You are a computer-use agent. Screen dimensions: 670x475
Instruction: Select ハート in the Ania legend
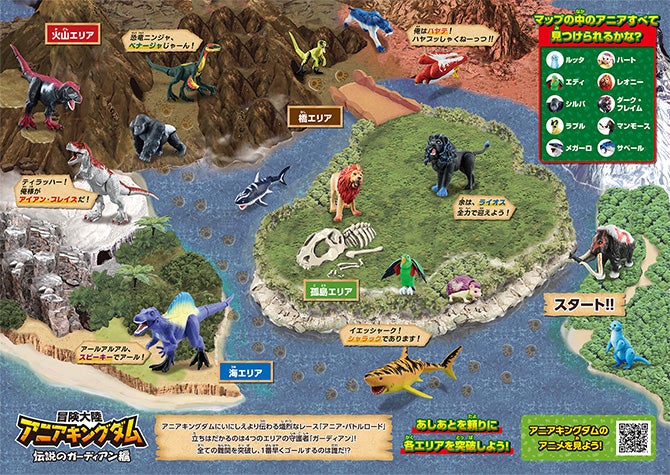616,59
